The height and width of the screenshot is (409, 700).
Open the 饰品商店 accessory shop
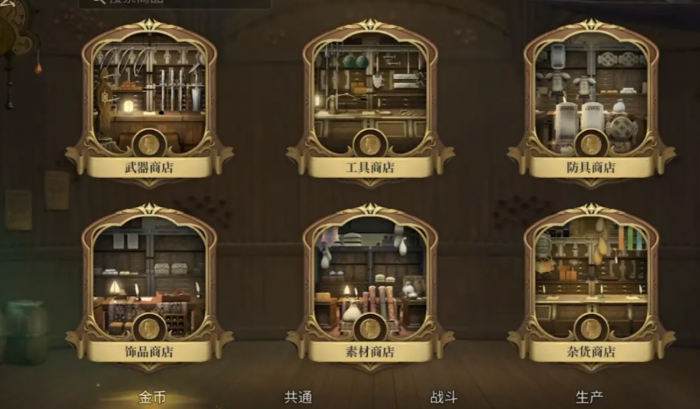149,285
